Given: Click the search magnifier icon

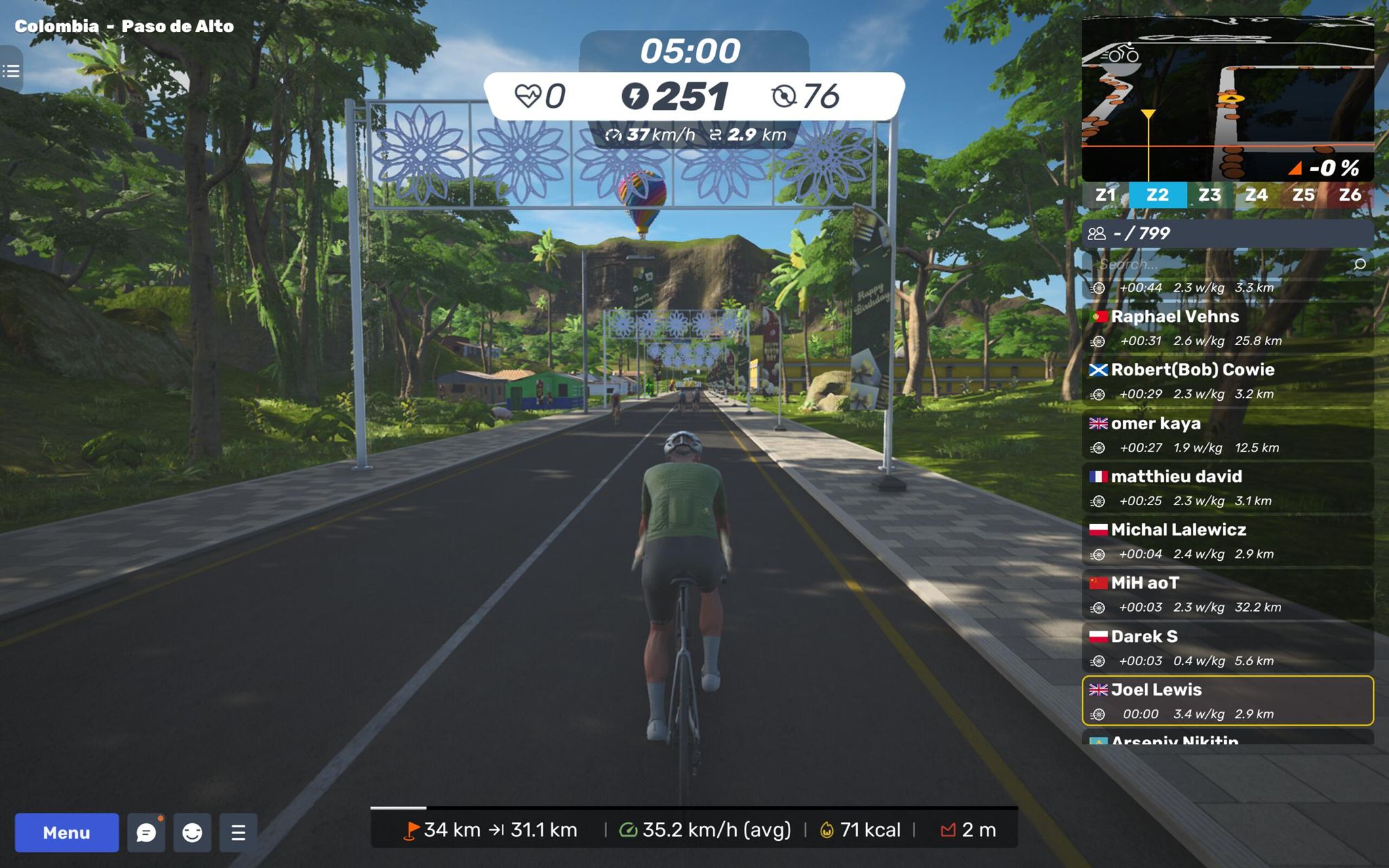Looking at the screenshot, I should (1359, 264).
